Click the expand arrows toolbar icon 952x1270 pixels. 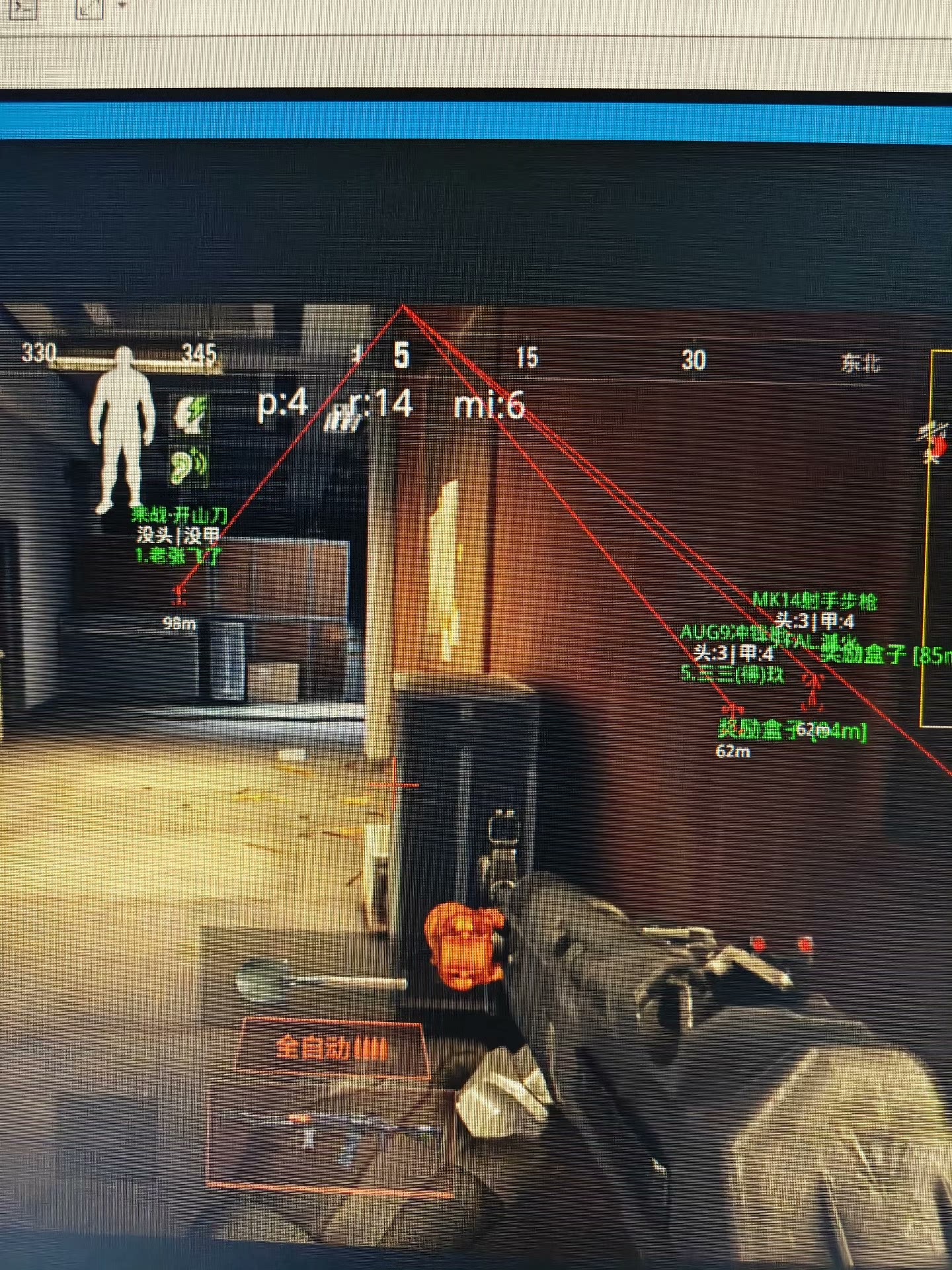tap(88, 7)
